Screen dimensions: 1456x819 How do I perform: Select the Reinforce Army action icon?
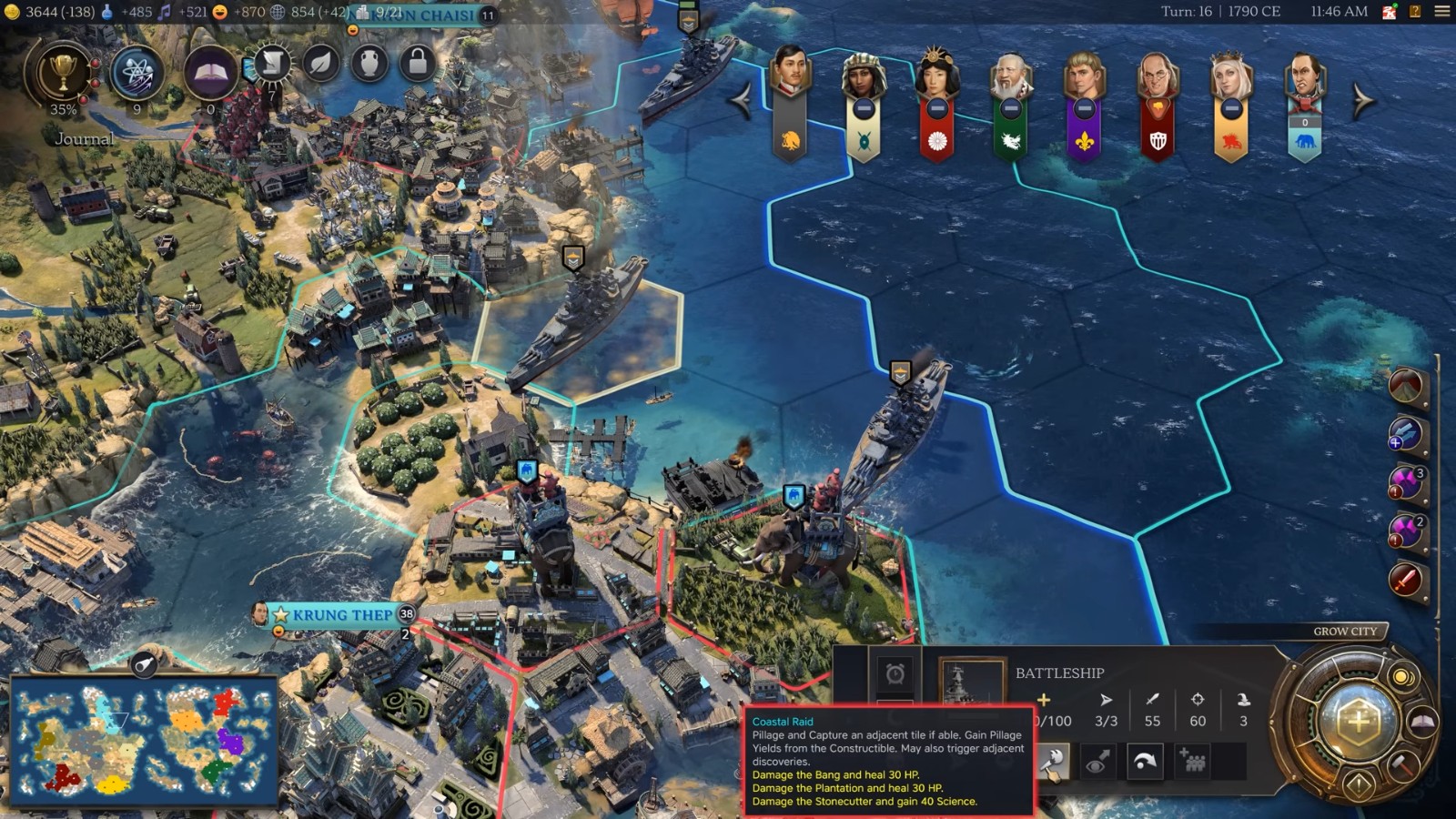click(1194, 760)
